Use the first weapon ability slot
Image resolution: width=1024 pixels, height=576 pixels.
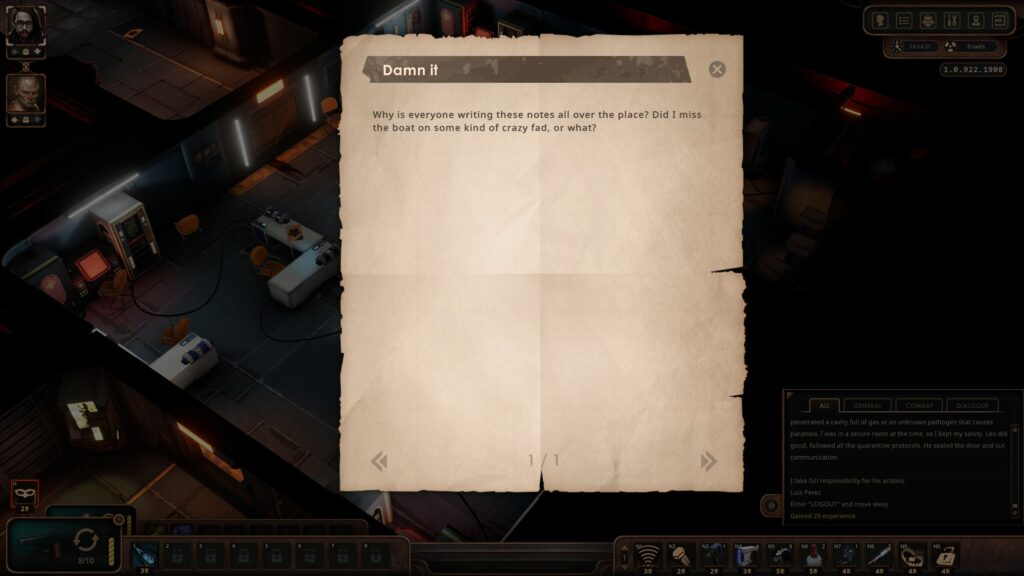point(145,554)
